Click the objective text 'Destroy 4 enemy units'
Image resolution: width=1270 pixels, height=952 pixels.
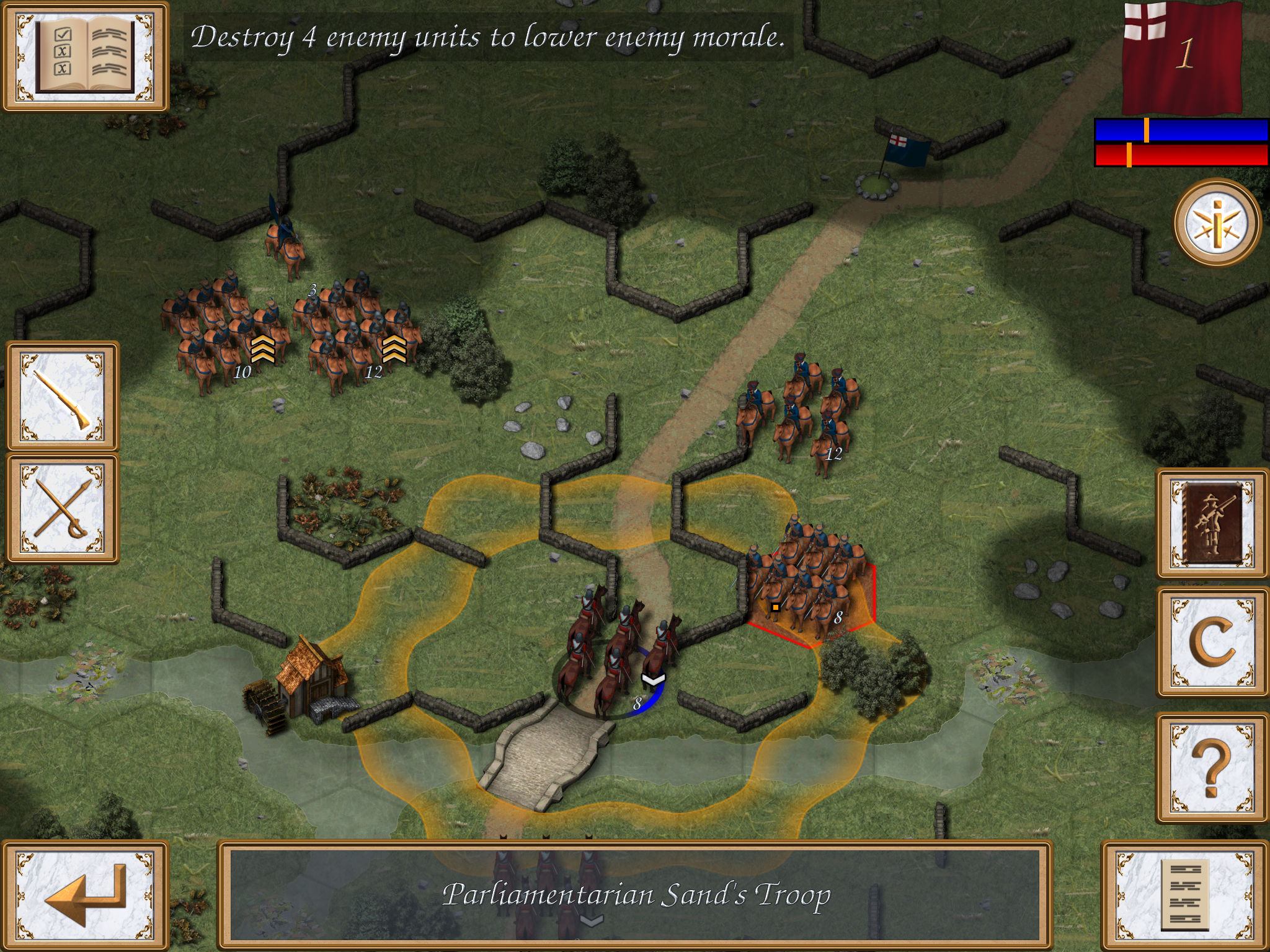click(x=490, y=40)
